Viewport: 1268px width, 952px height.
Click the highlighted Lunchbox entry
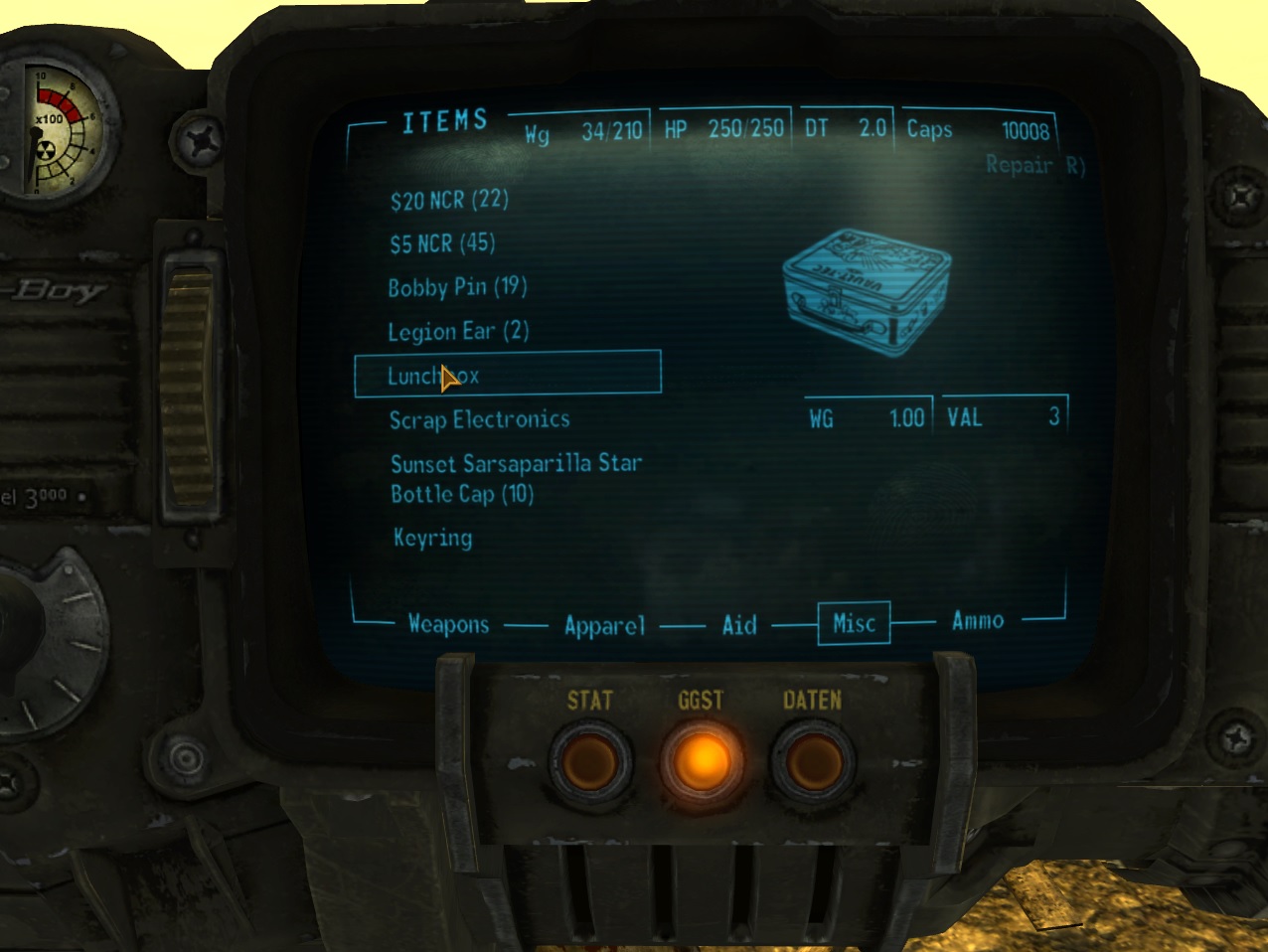tap(507, 375)
